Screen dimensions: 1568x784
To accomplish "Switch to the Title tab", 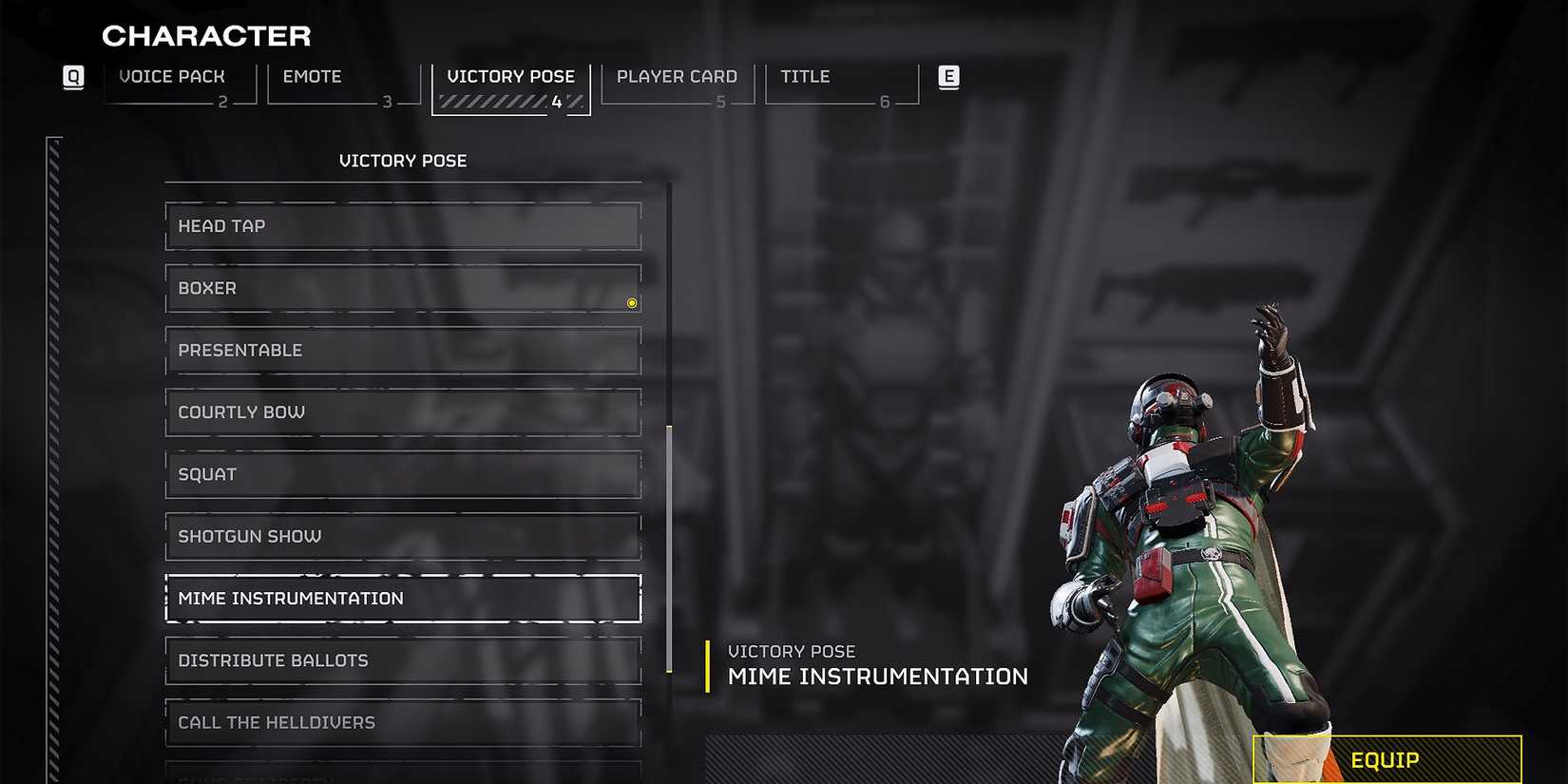I will 803,76.
